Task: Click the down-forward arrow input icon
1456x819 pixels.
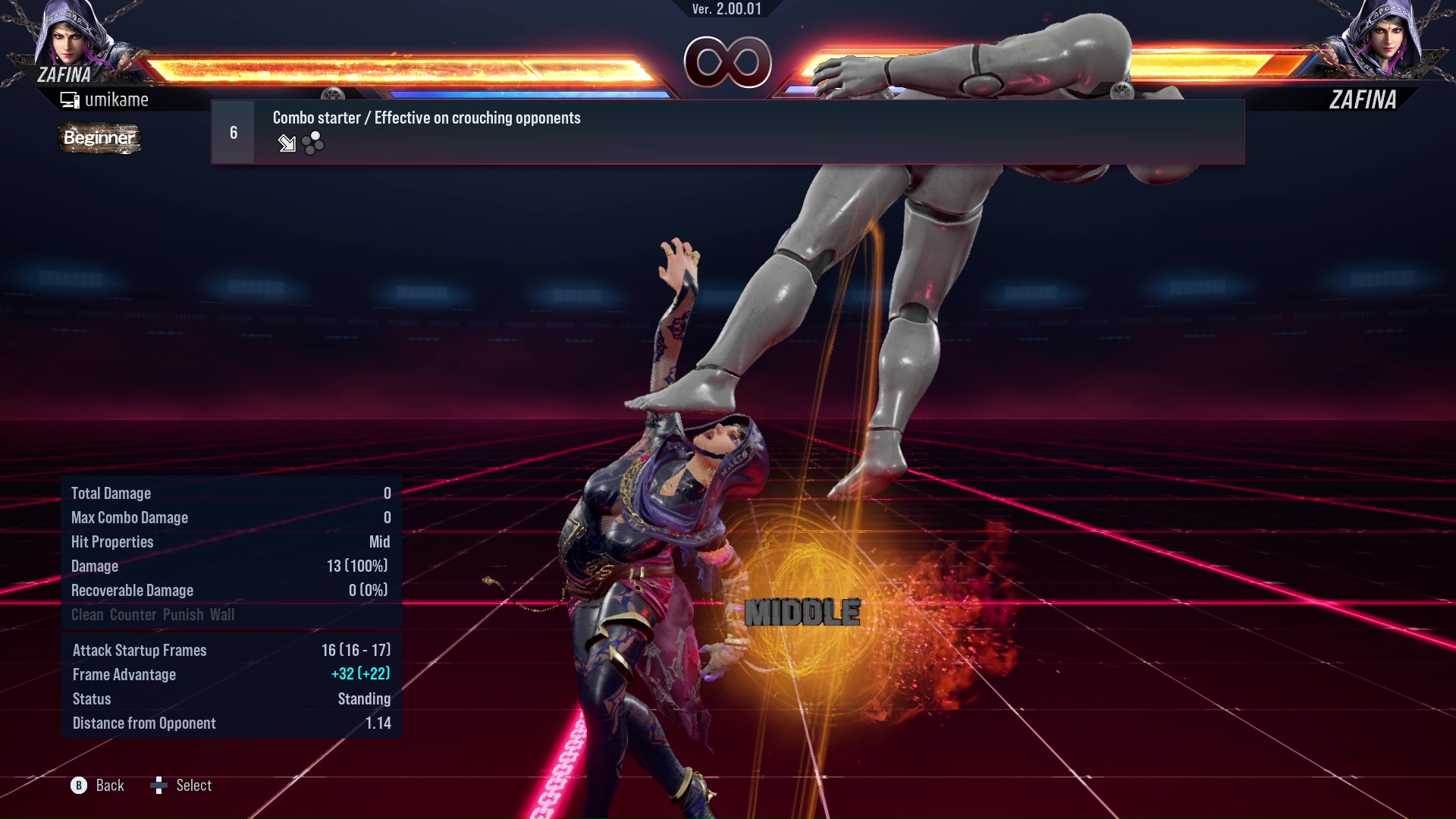Action: [x=287, y=144]
